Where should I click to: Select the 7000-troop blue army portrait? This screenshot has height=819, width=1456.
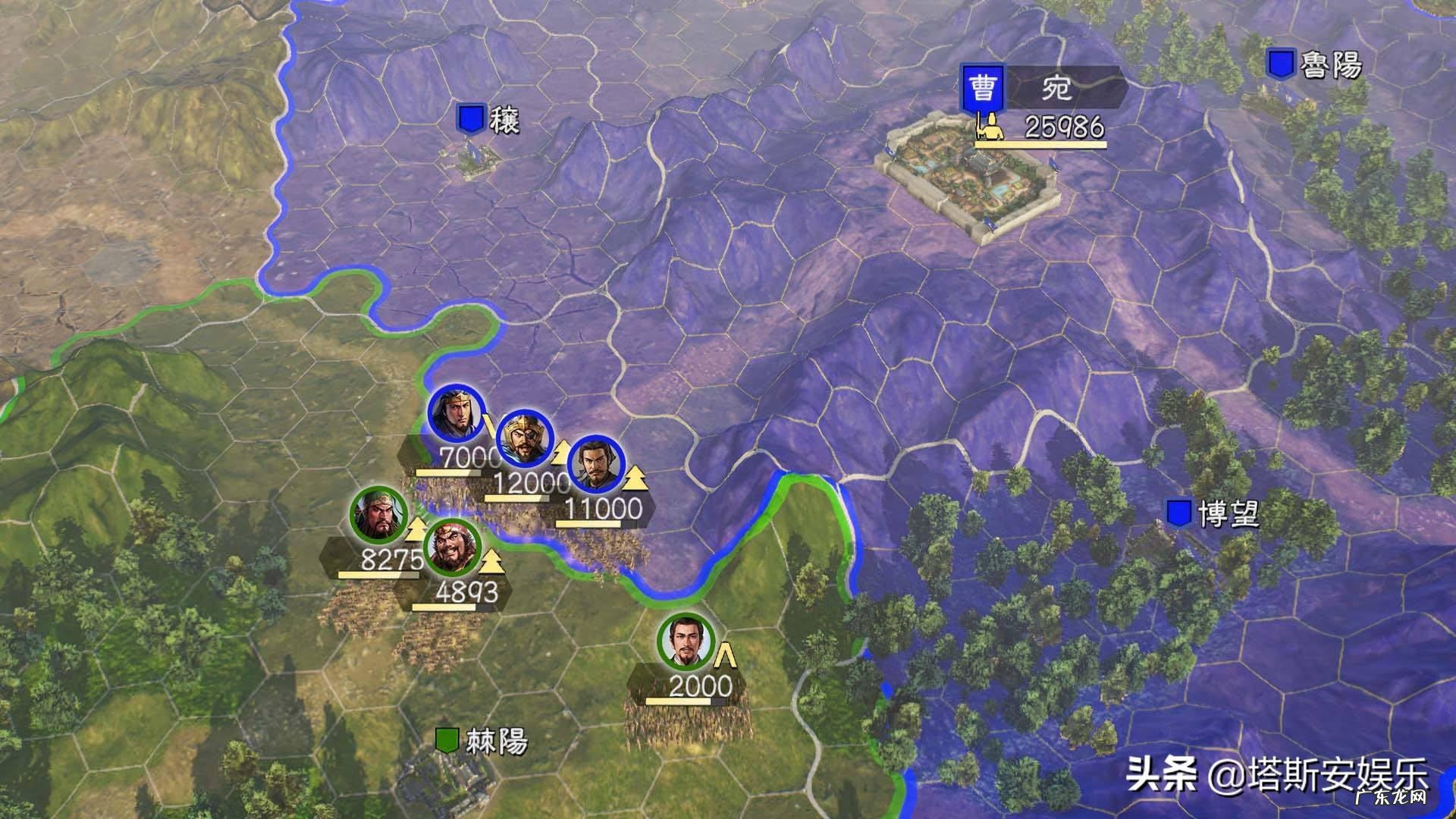tap(456, 414)
